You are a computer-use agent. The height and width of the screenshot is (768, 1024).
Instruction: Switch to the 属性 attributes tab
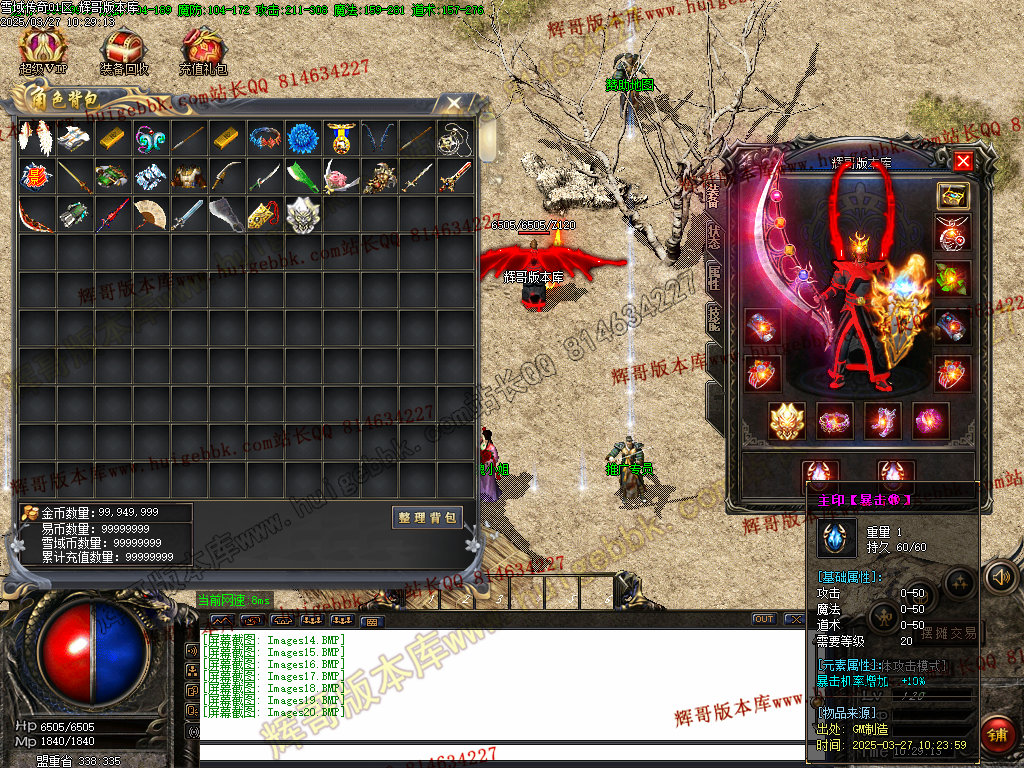pos(714,277)
